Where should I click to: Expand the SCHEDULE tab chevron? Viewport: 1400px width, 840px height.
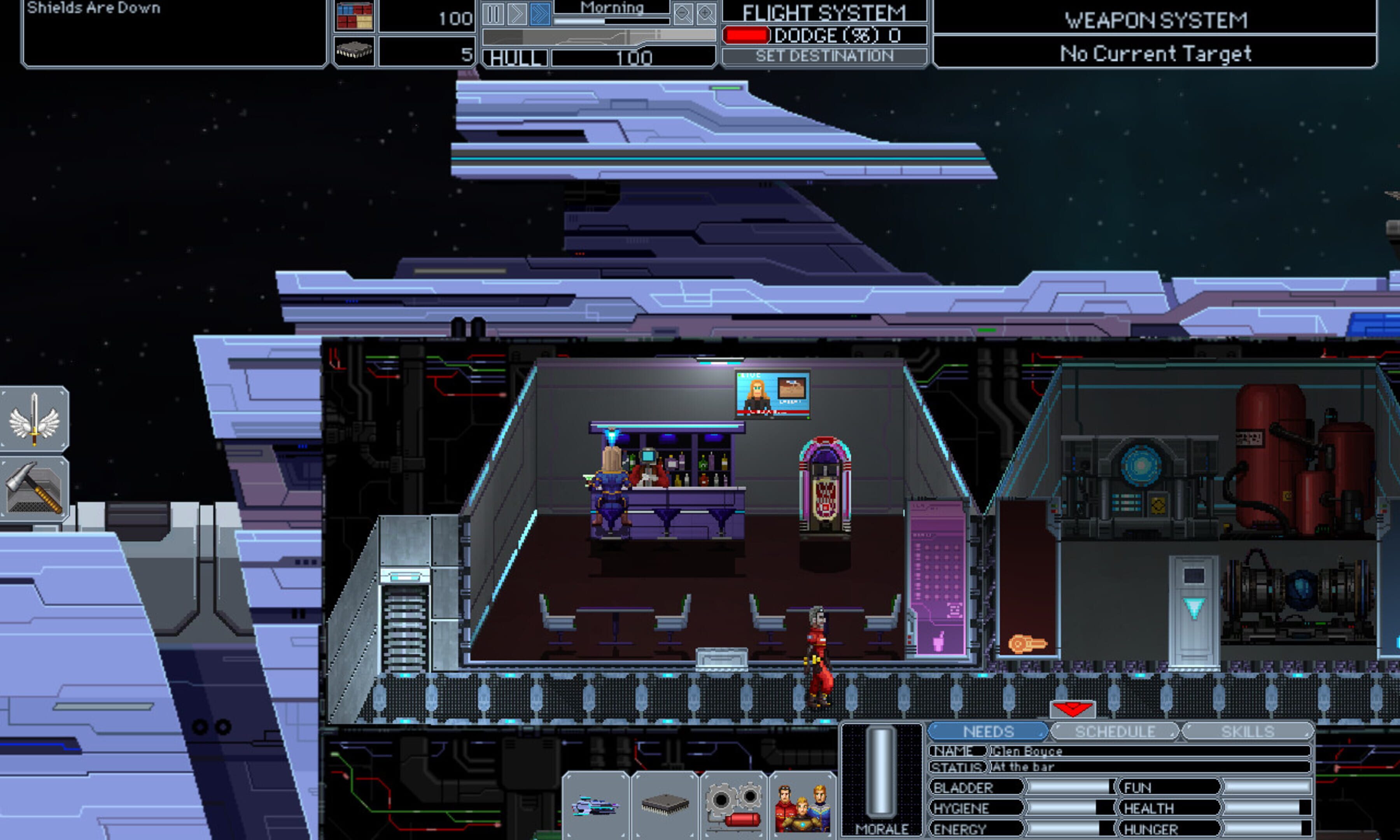click(1173, 734)
